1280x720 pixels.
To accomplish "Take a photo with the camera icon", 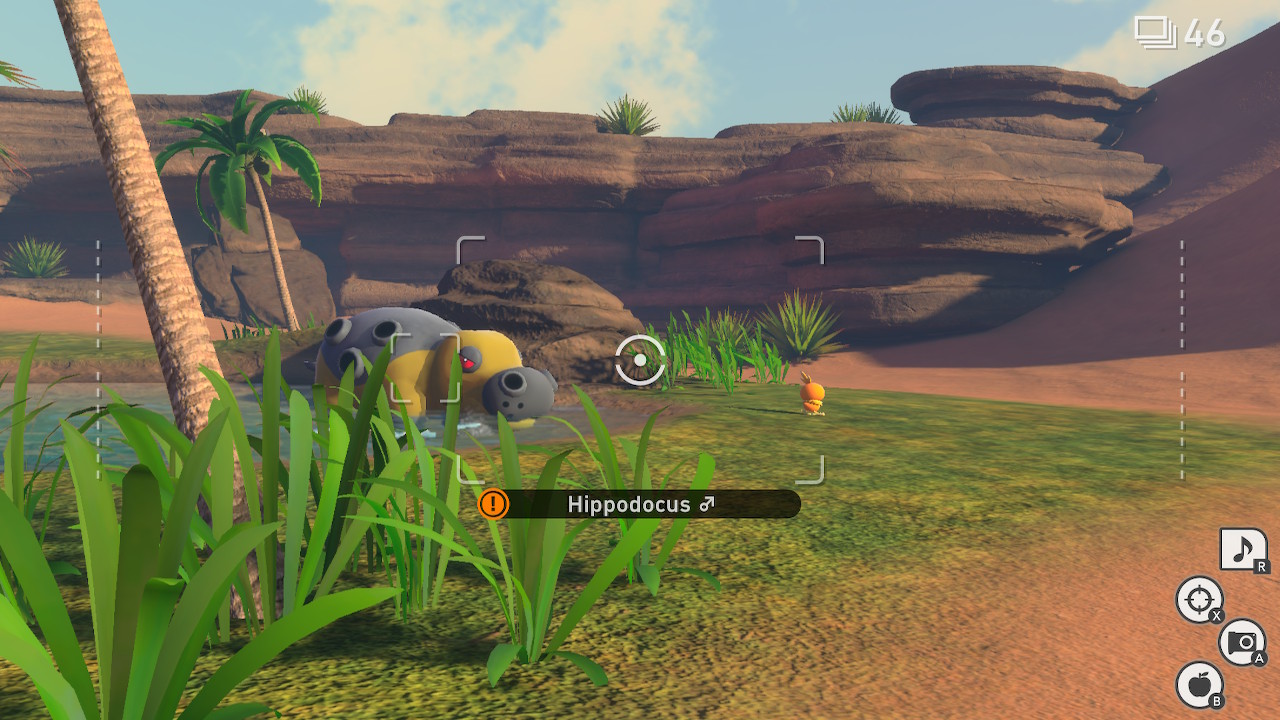I will (1242, 641).
